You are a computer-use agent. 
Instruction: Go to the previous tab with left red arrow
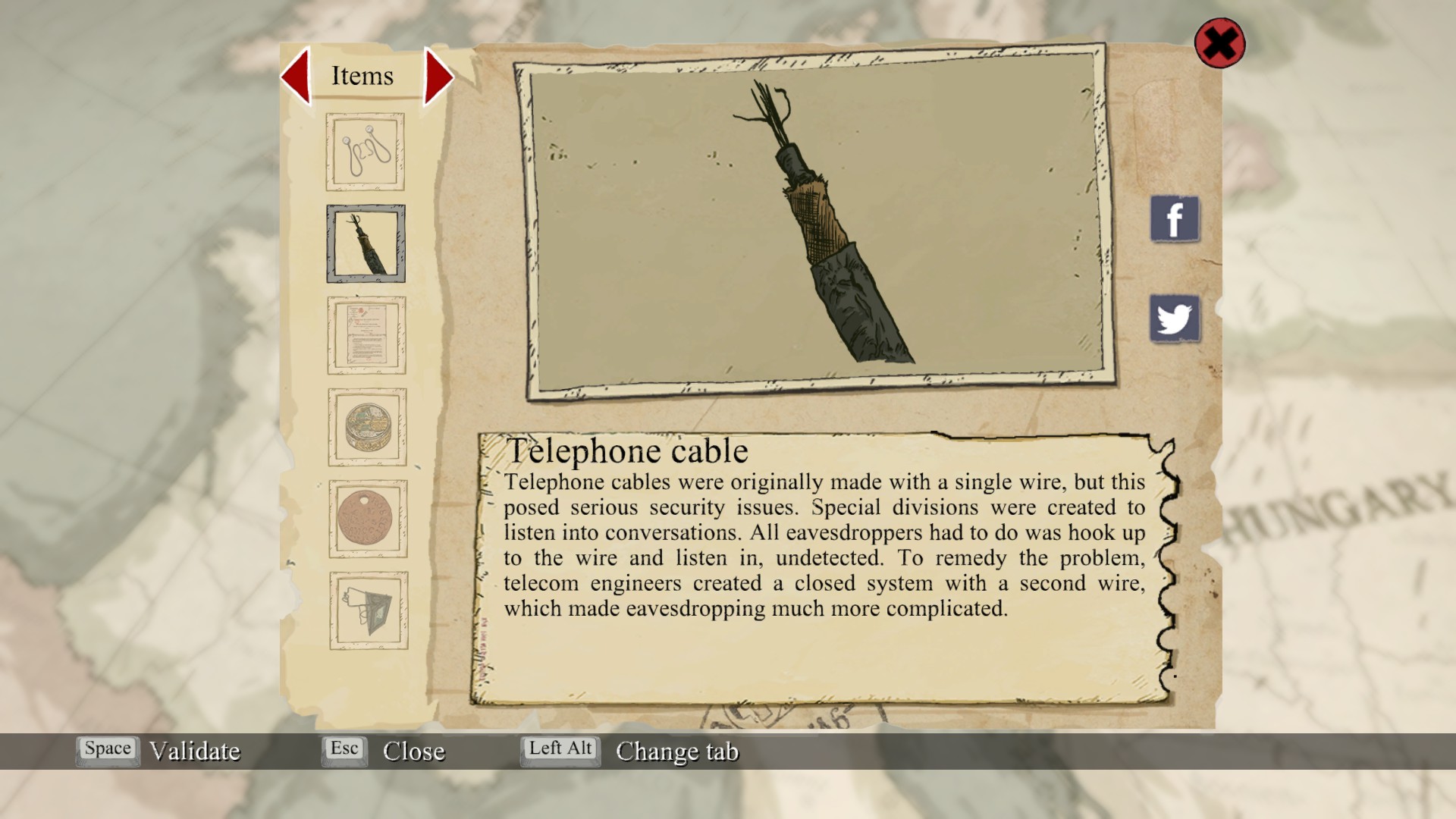click(x=297, y=76)
